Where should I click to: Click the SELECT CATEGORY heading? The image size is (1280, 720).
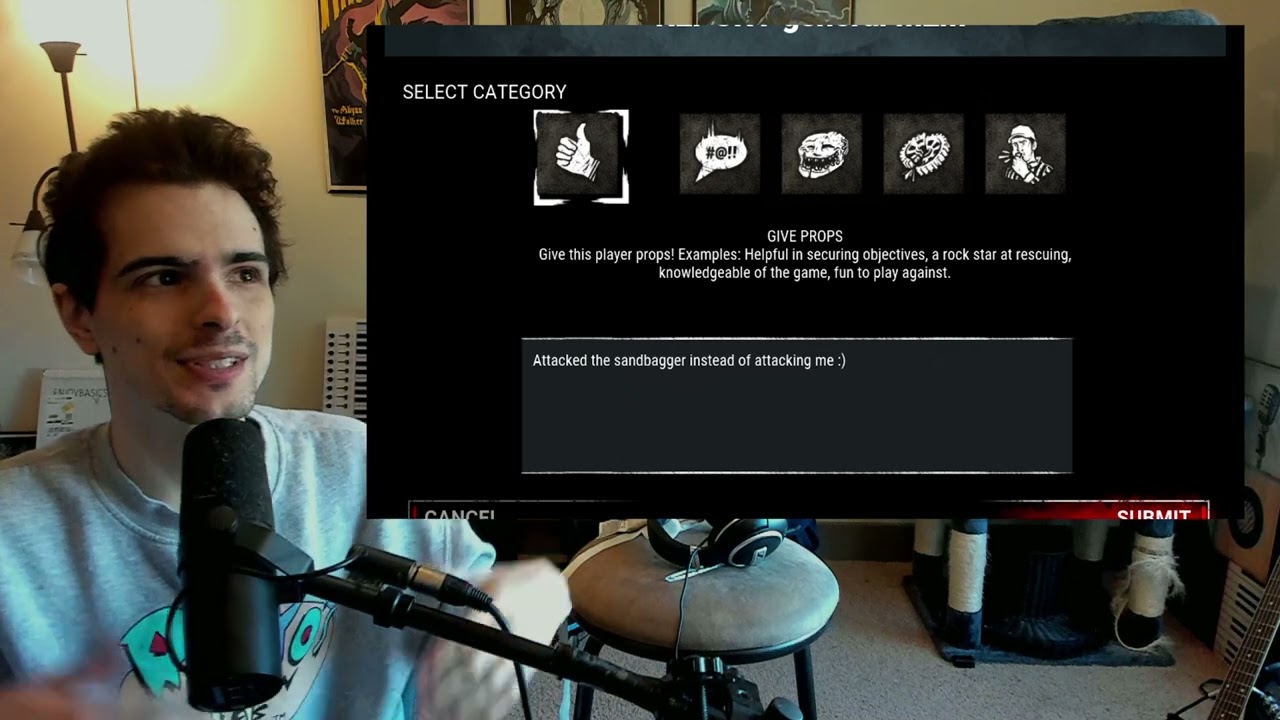coord(484,92)
